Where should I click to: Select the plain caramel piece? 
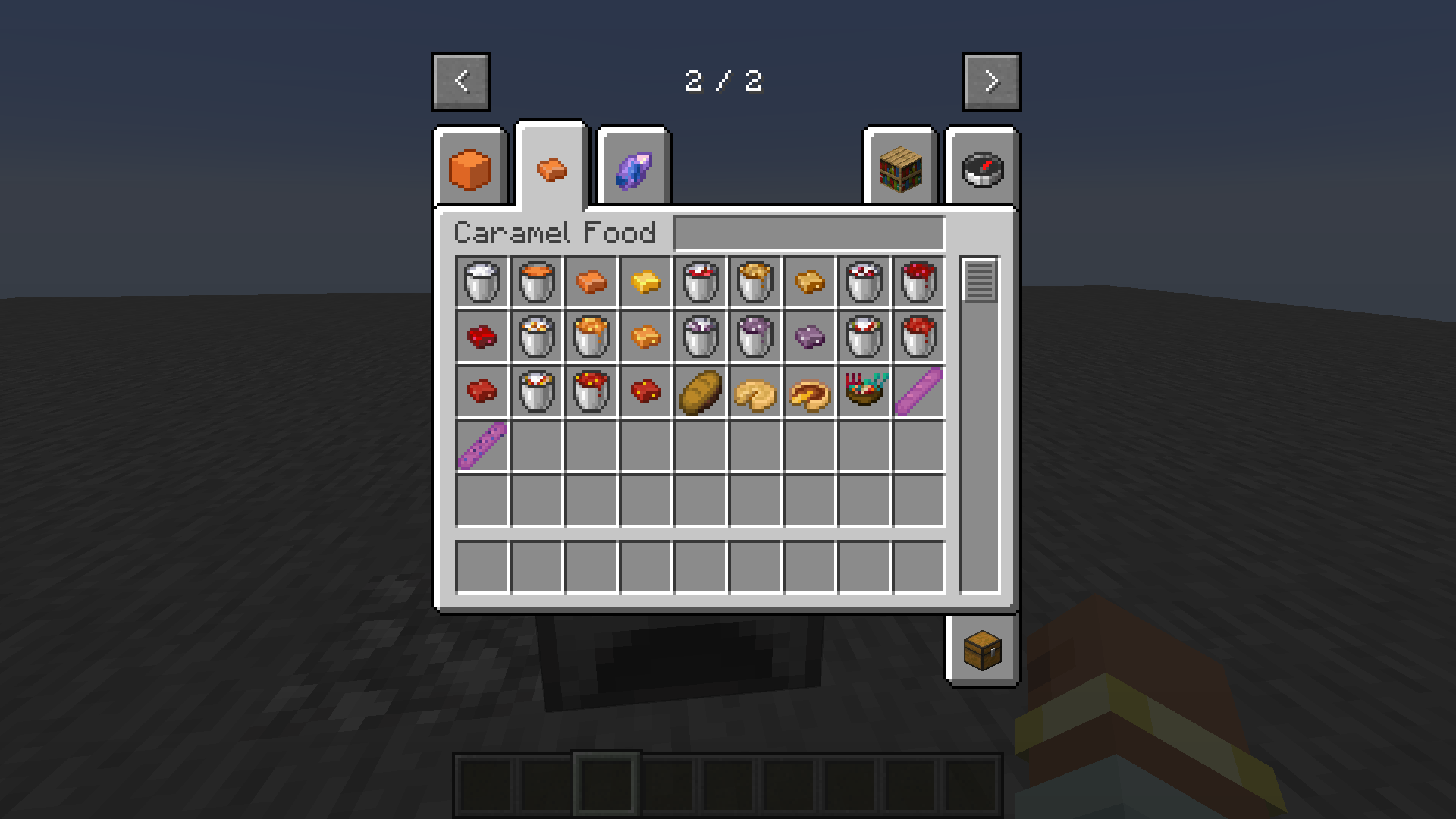point(590,282)
